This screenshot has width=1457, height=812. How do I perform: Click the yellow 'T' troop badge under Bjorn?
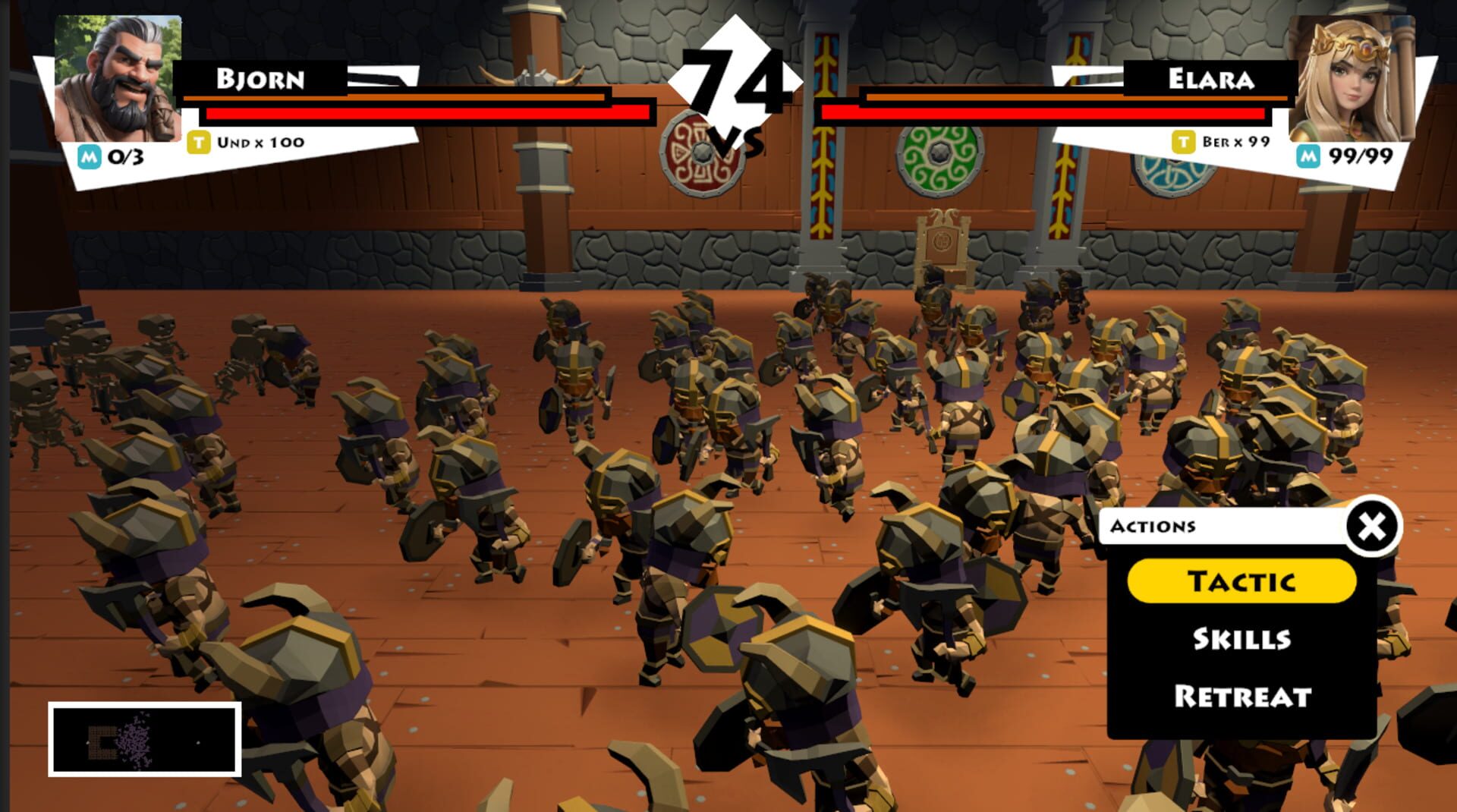[x=200, y=140]
